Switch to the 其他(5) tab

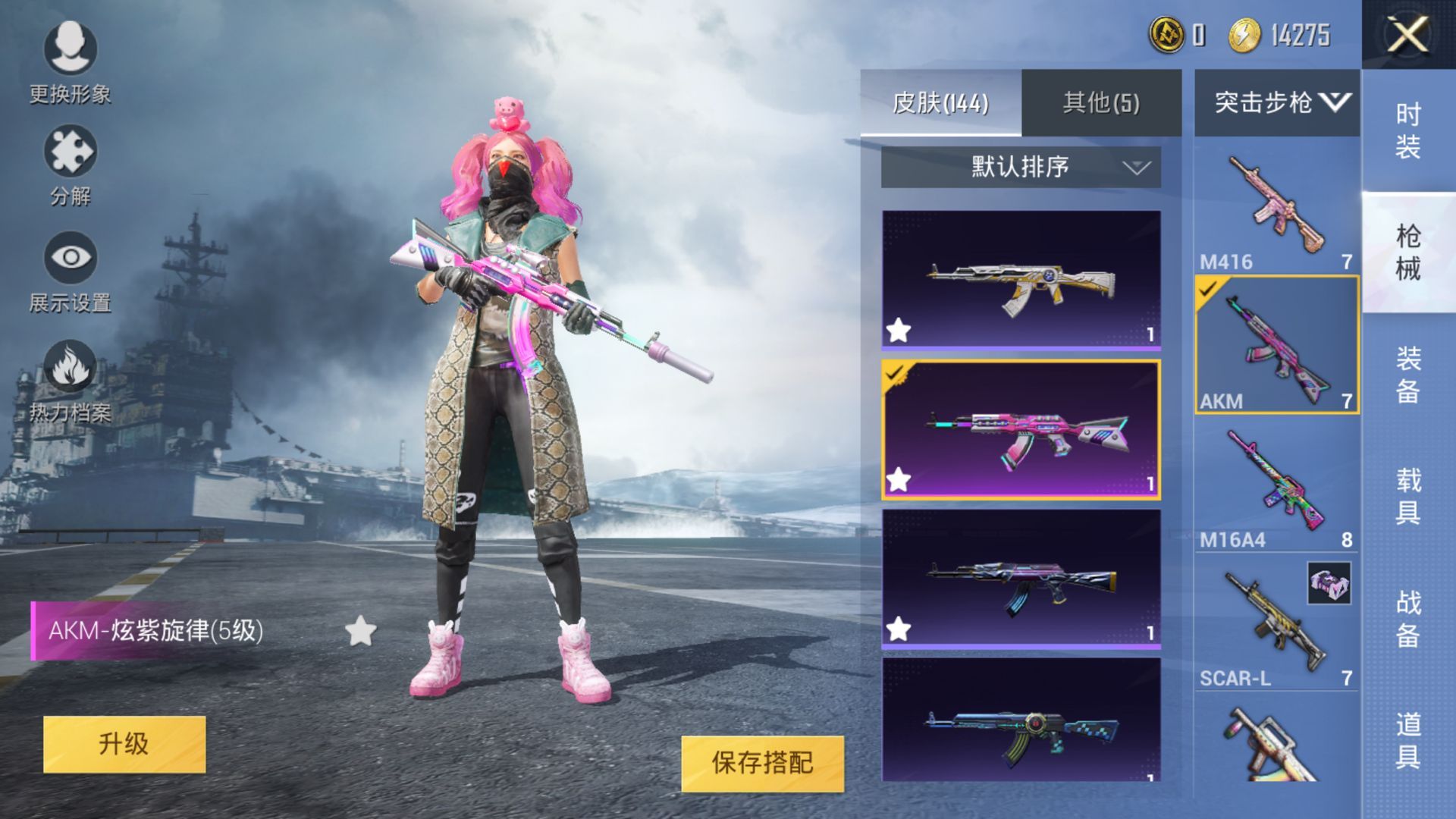click(1101, 102)
